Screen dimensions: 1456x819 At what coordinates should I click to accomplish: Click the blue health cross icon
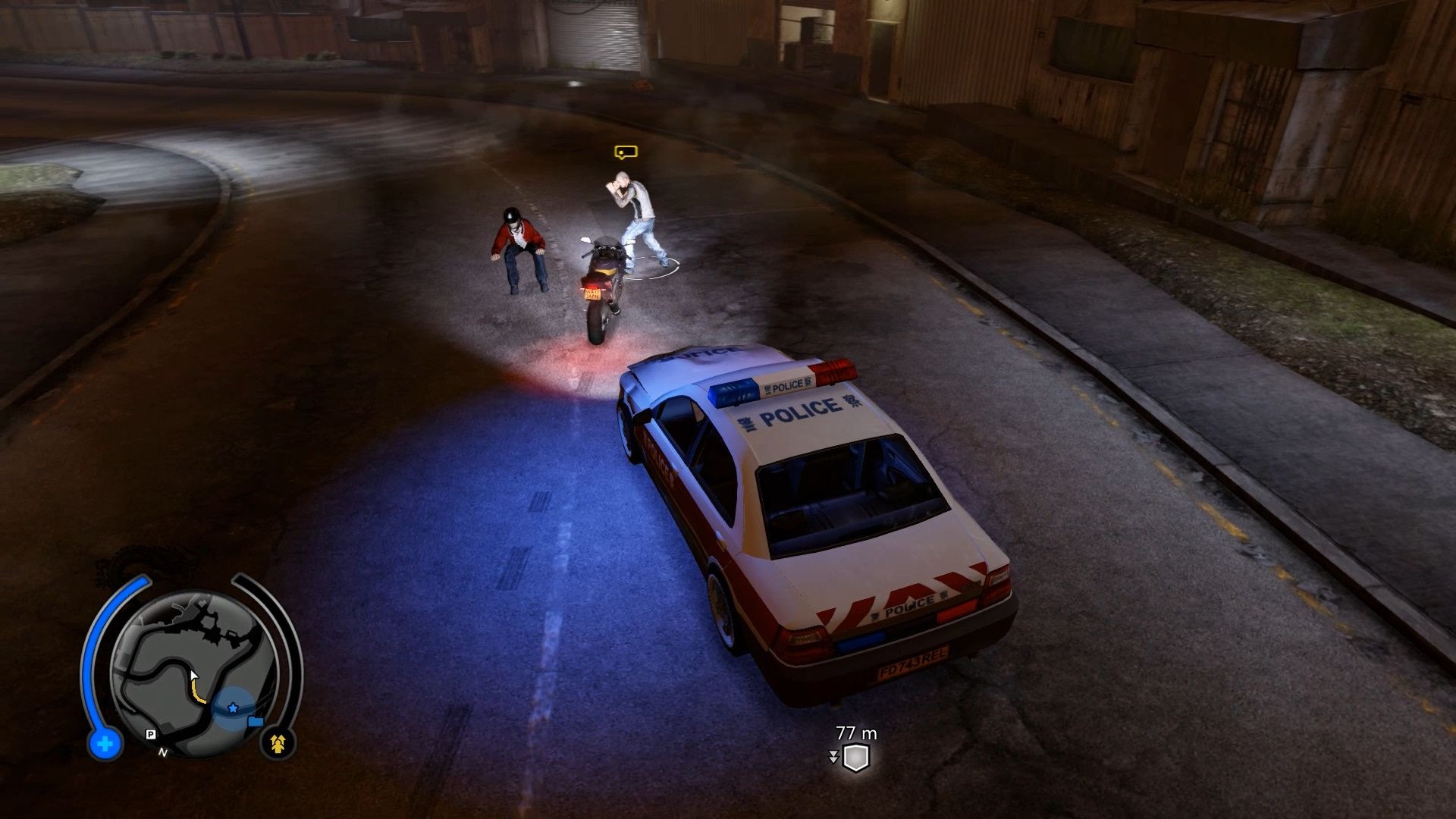click(105, 744)
